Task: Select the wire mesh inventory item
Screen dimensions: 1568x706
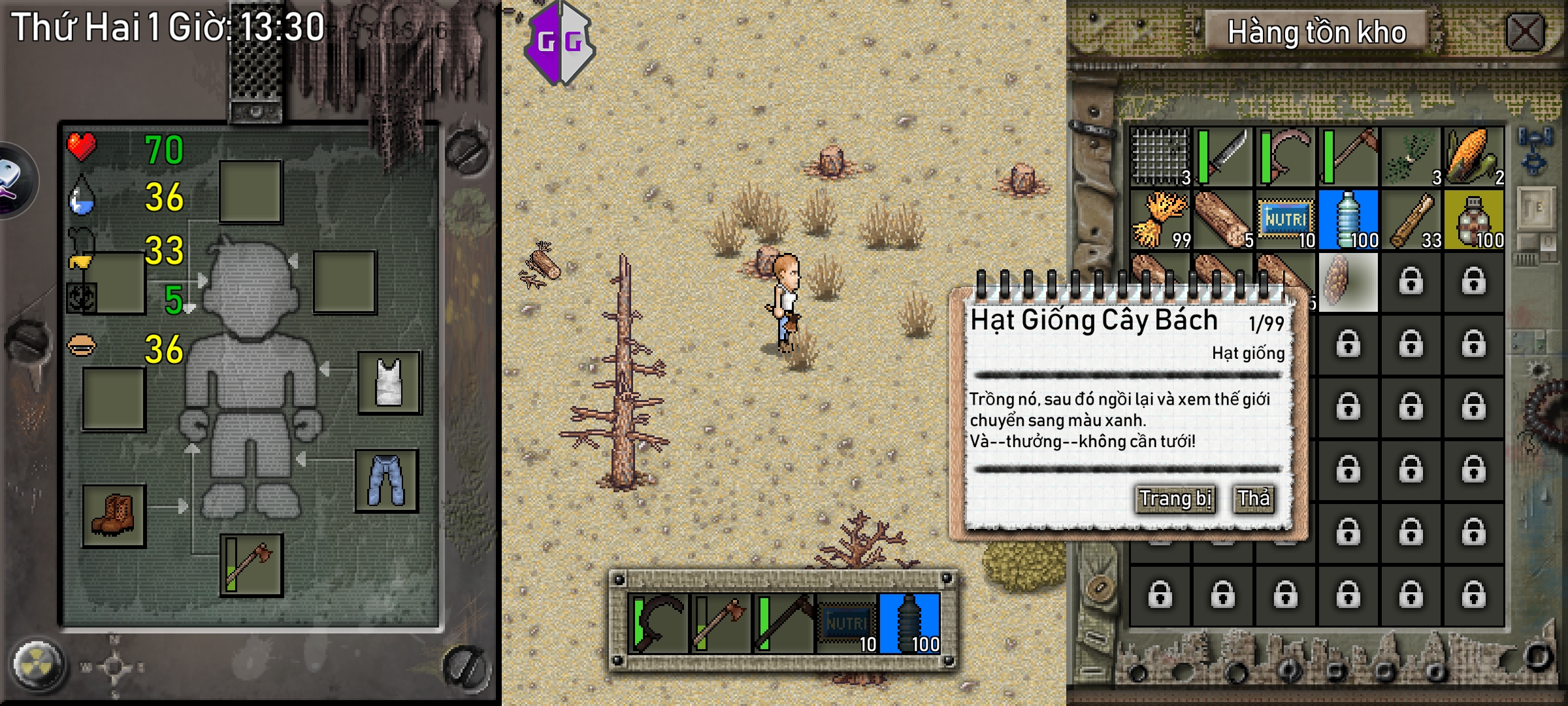Action: coord(1161,157)
